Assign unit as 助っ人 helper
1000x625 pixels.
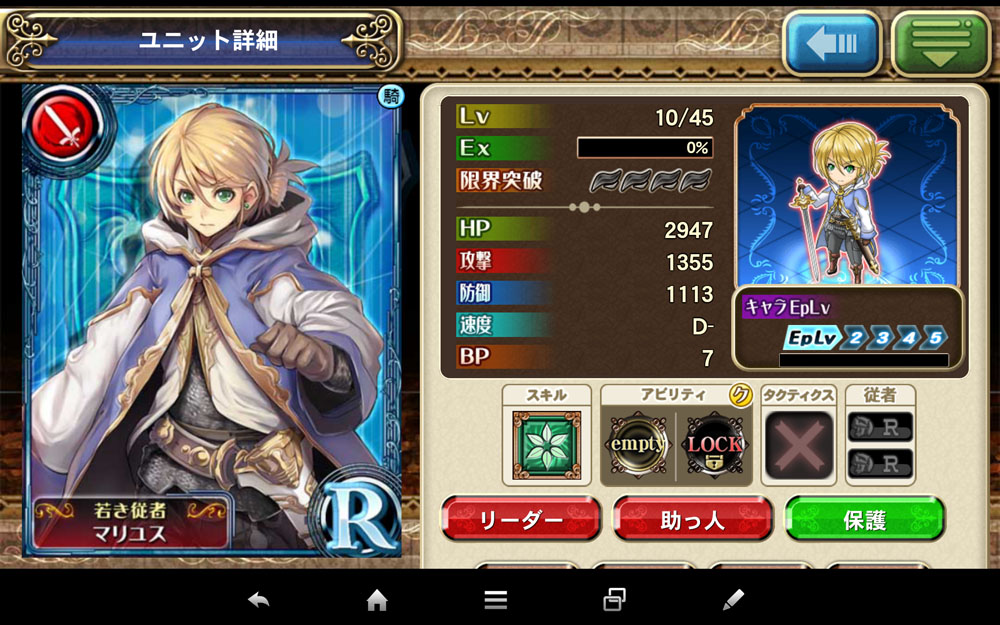coord(692,520)
